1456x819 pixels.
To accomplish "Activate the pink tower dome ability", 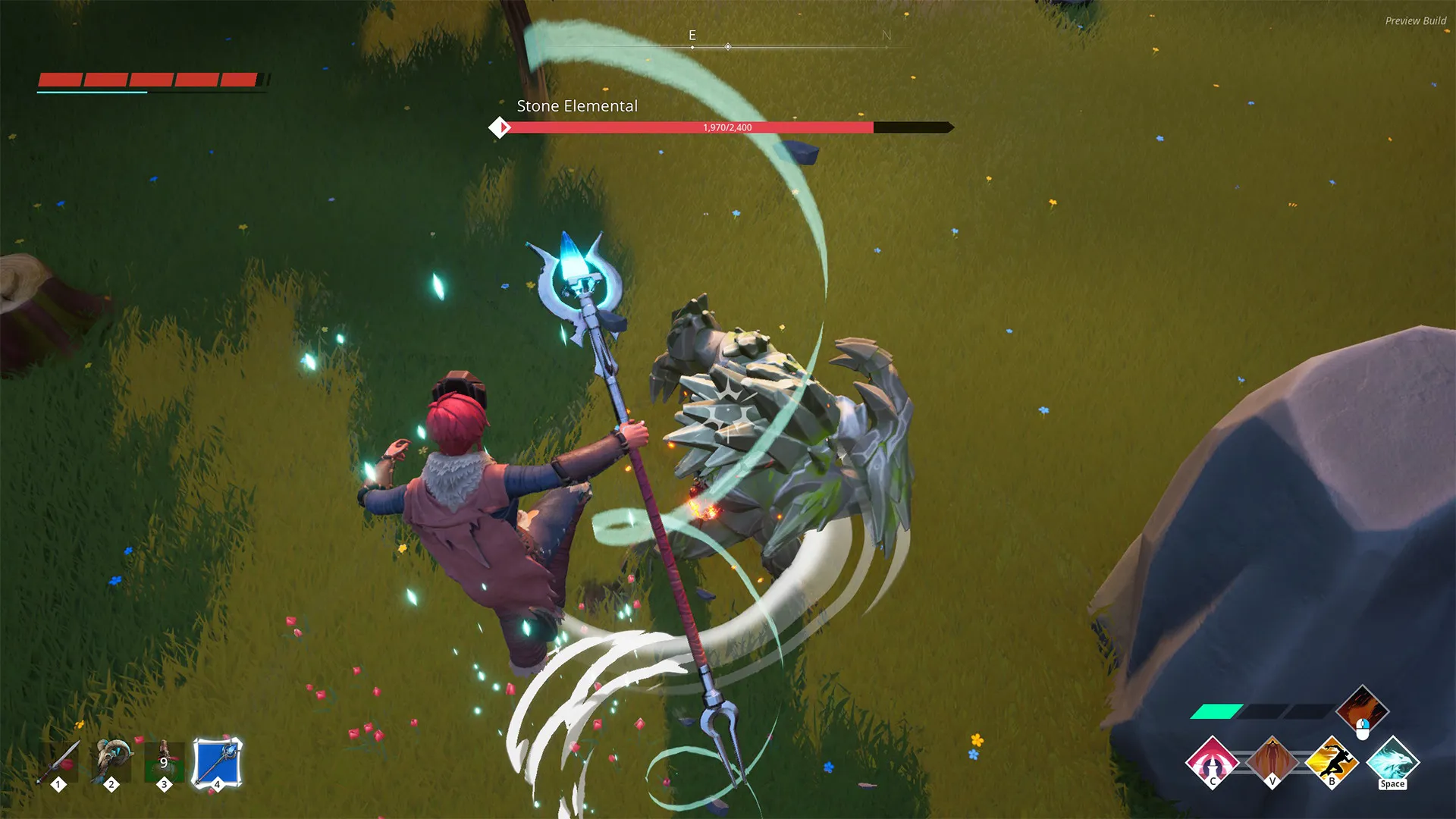I will [1212, 761].
